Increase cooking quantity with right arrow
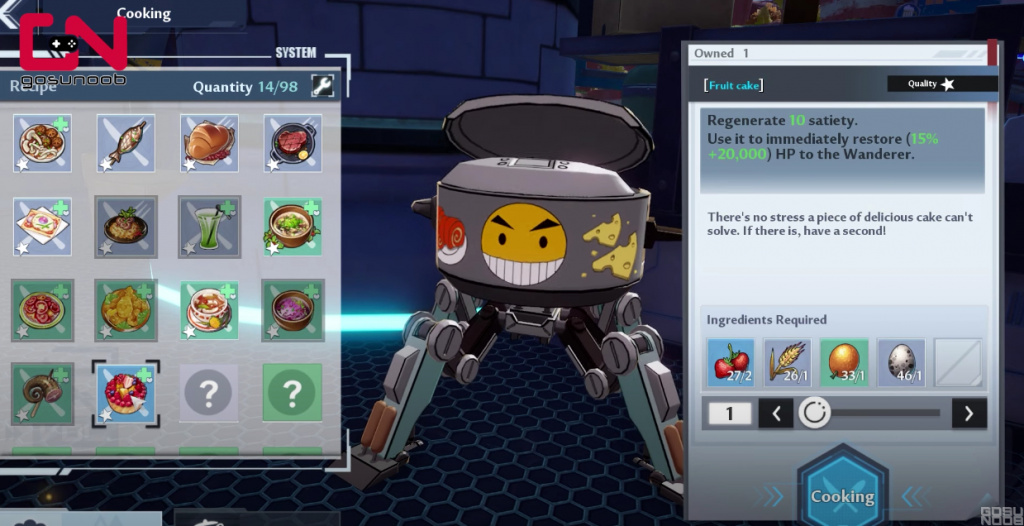Screen dimensions: 1024x526 point(968,413)
